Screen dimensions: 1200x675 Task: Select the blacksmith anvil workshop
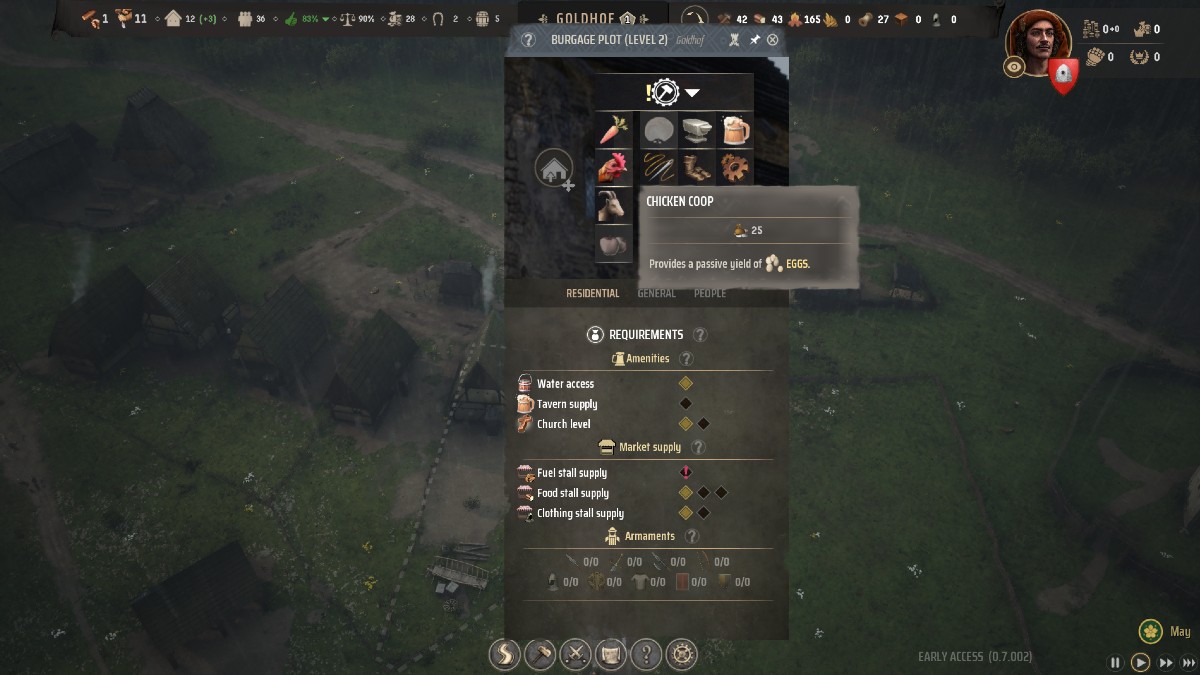pyautogui.click(x=696, y=130)
